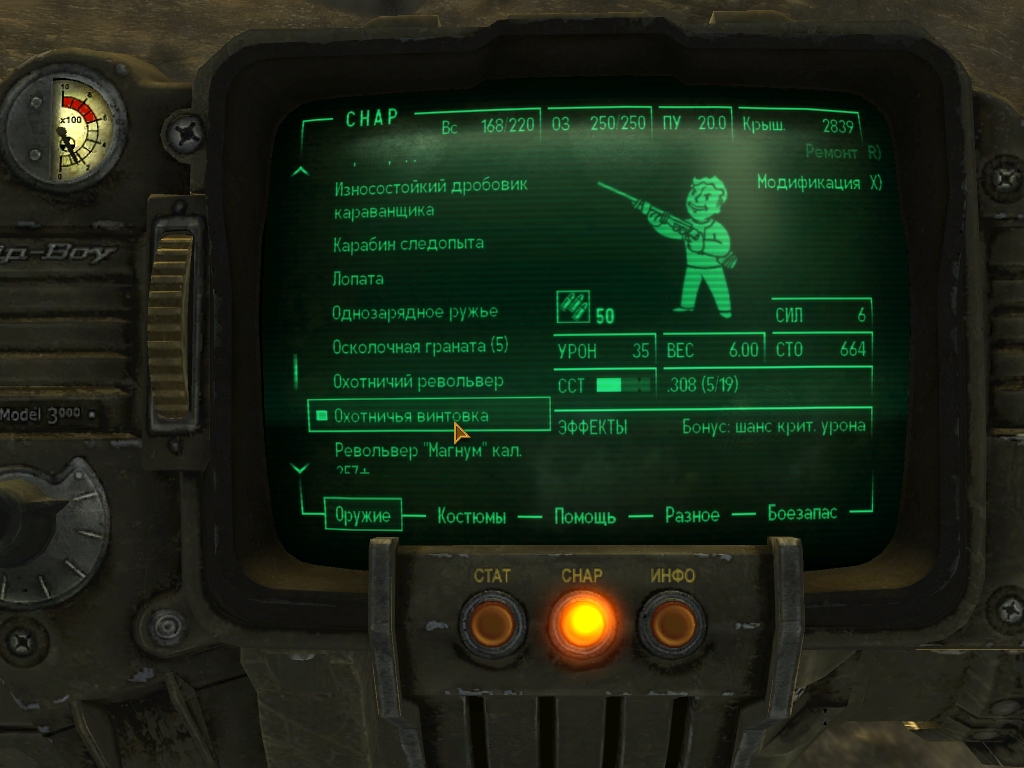Choose the Охотничий револьвер entry
This screenshot has height=768, width=1024.
[418, 382]
